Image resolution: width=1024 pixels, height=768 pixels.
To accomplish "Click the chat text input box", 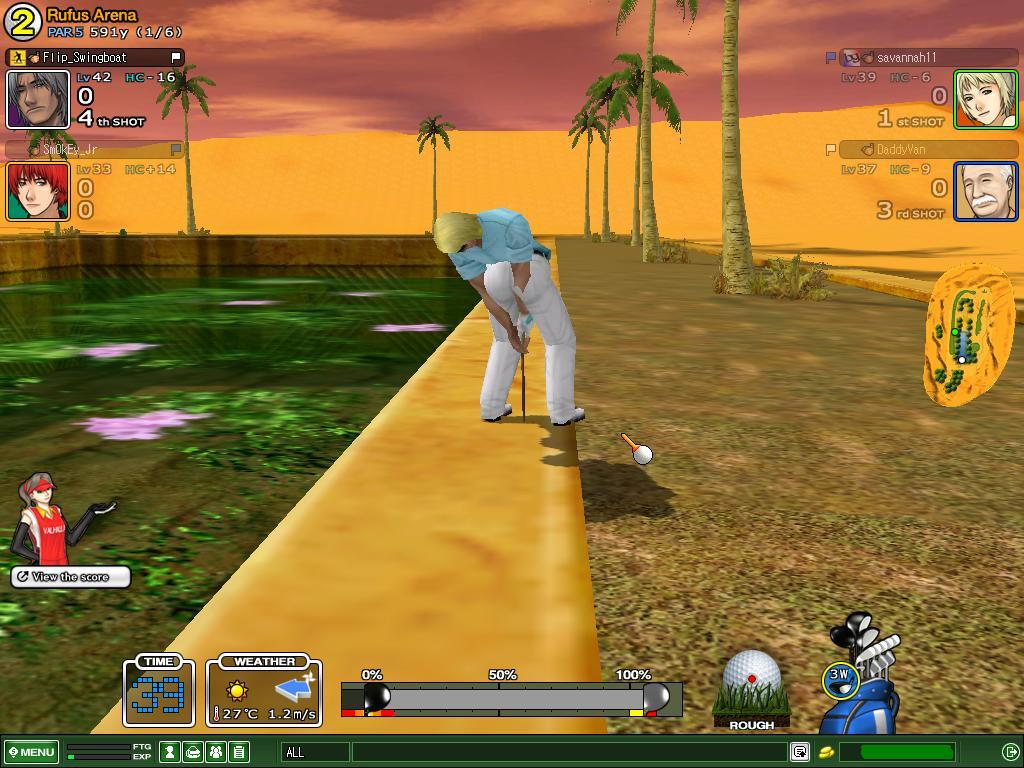I will [x=568, y=752].
